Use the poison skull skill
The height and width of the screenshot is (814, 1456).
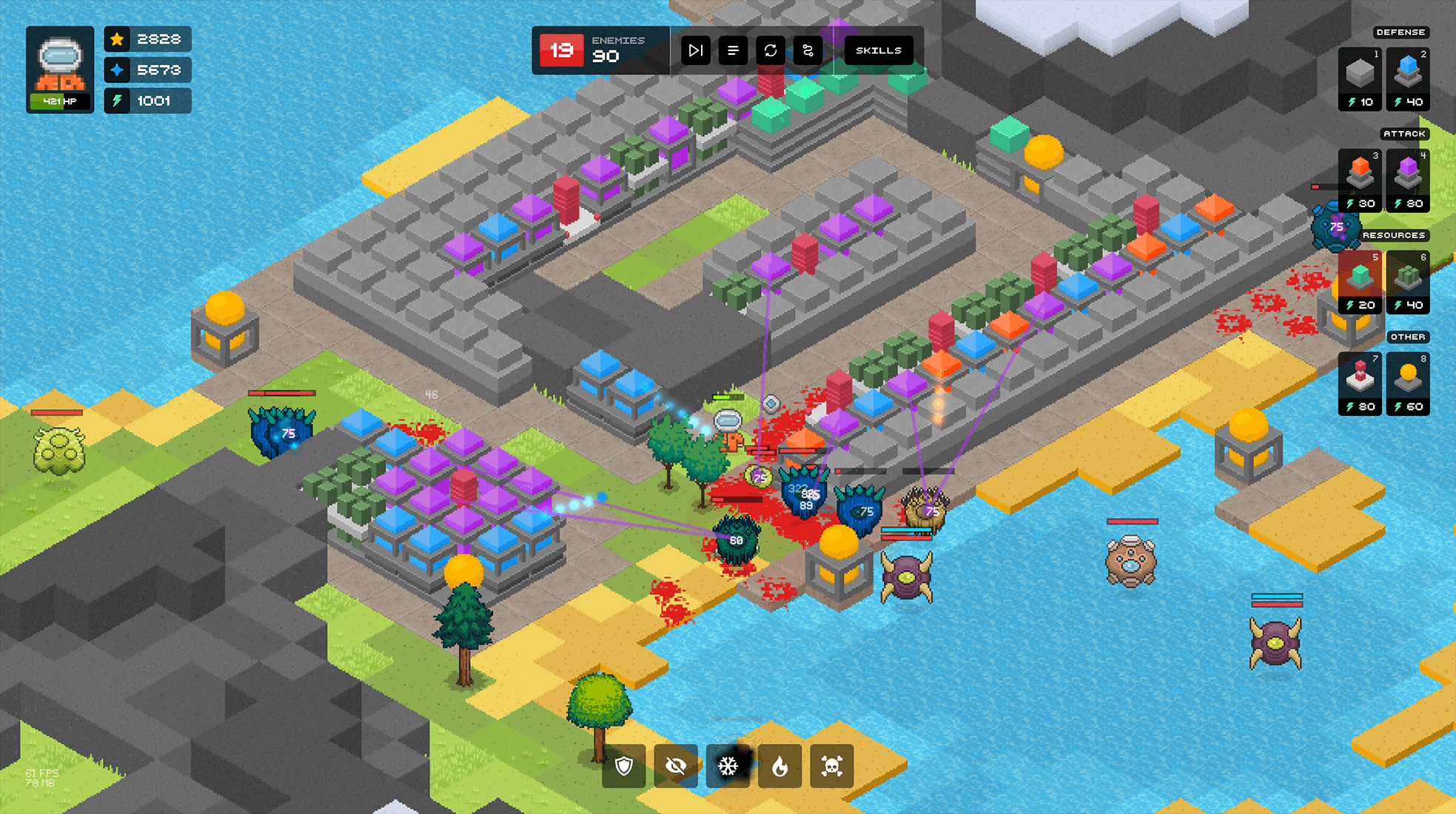[832, 767]
